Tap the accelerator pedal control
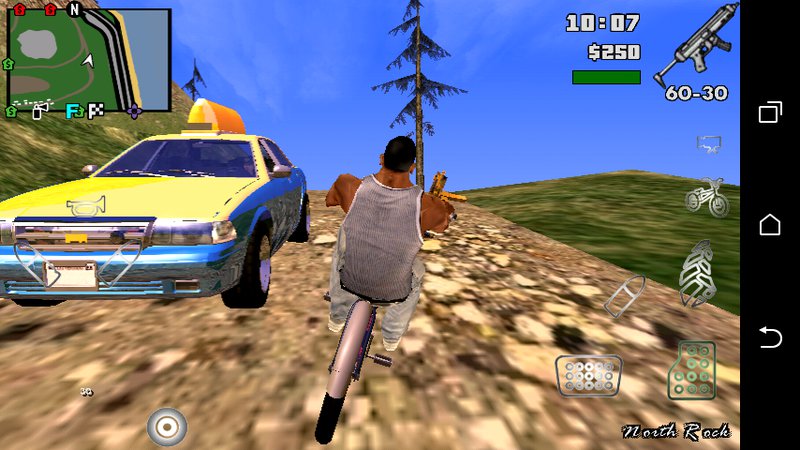Screen dimensions: 800x450 (x=692, y=371)
